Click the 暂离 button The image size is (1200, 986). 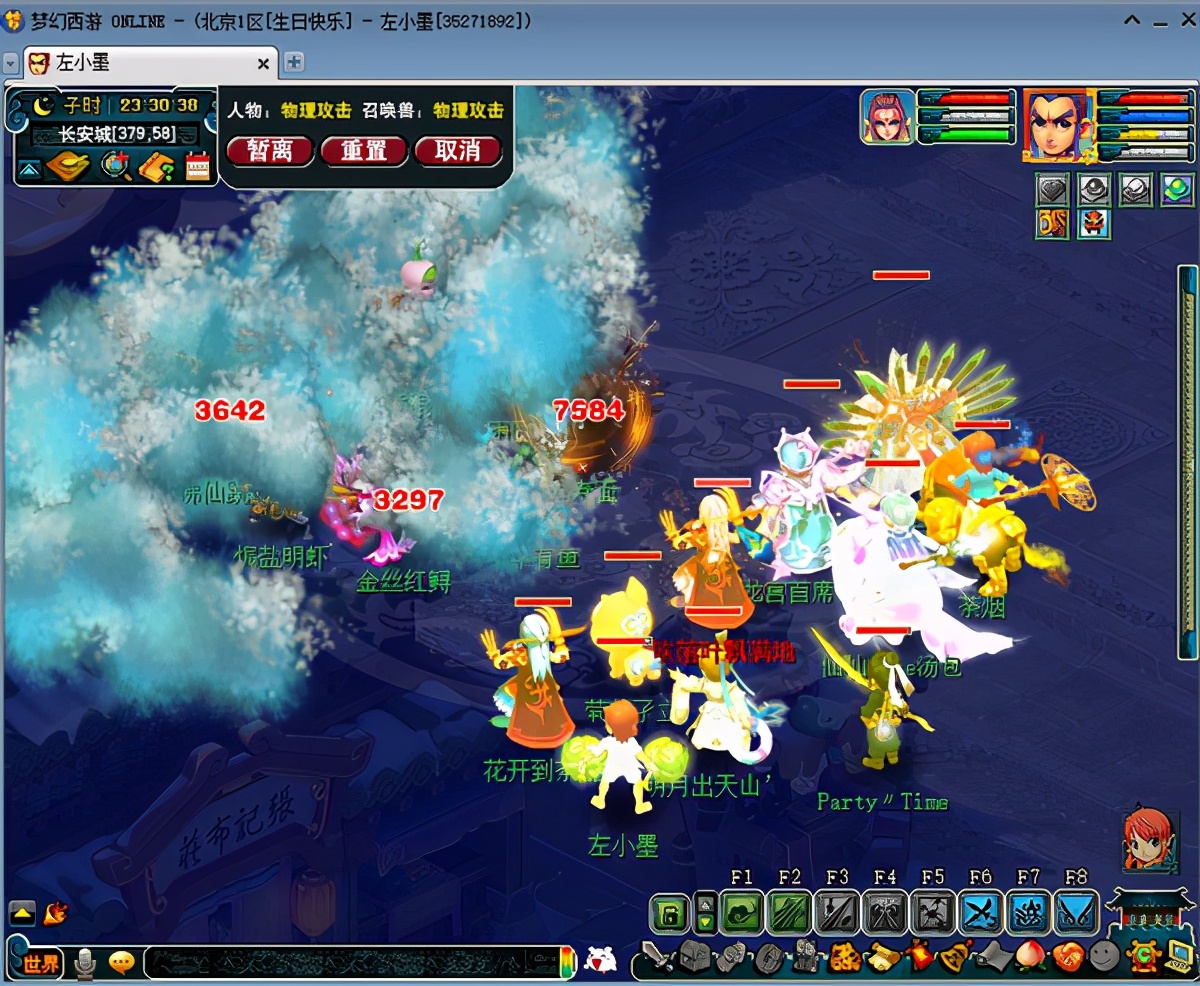tap(269, 151)
